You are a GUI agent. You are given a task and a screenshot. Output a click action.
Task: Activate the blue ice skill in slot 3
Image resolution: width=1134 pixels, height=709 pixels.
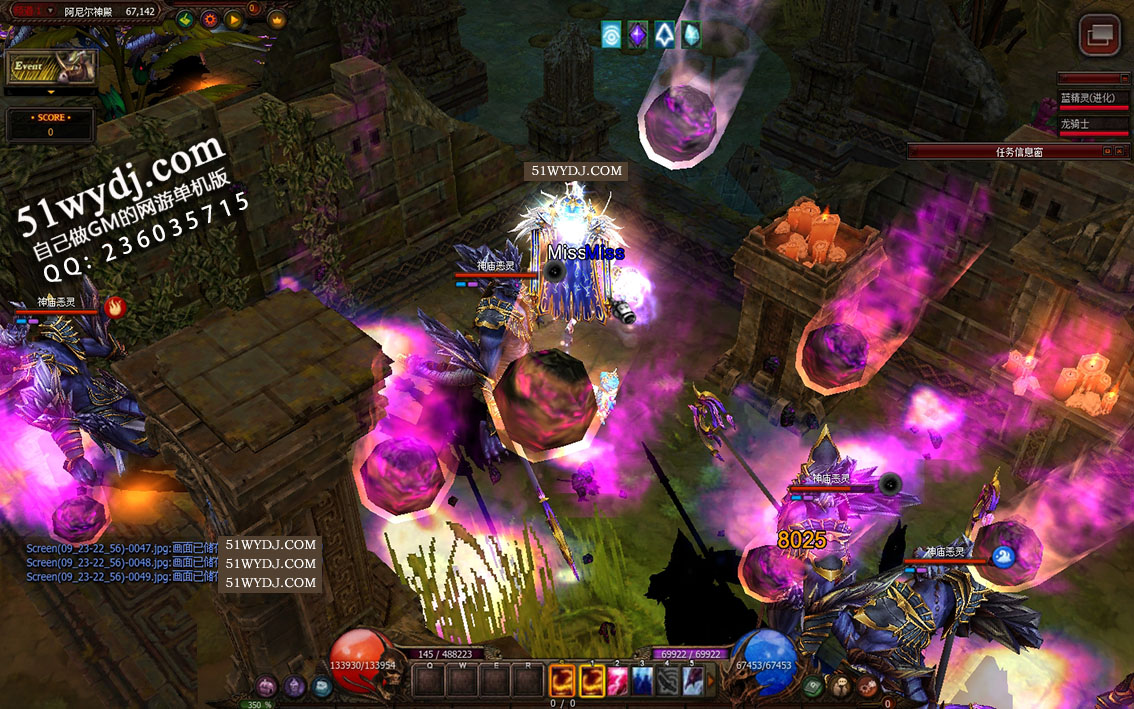pyautogui.click(x=643, y=681)
